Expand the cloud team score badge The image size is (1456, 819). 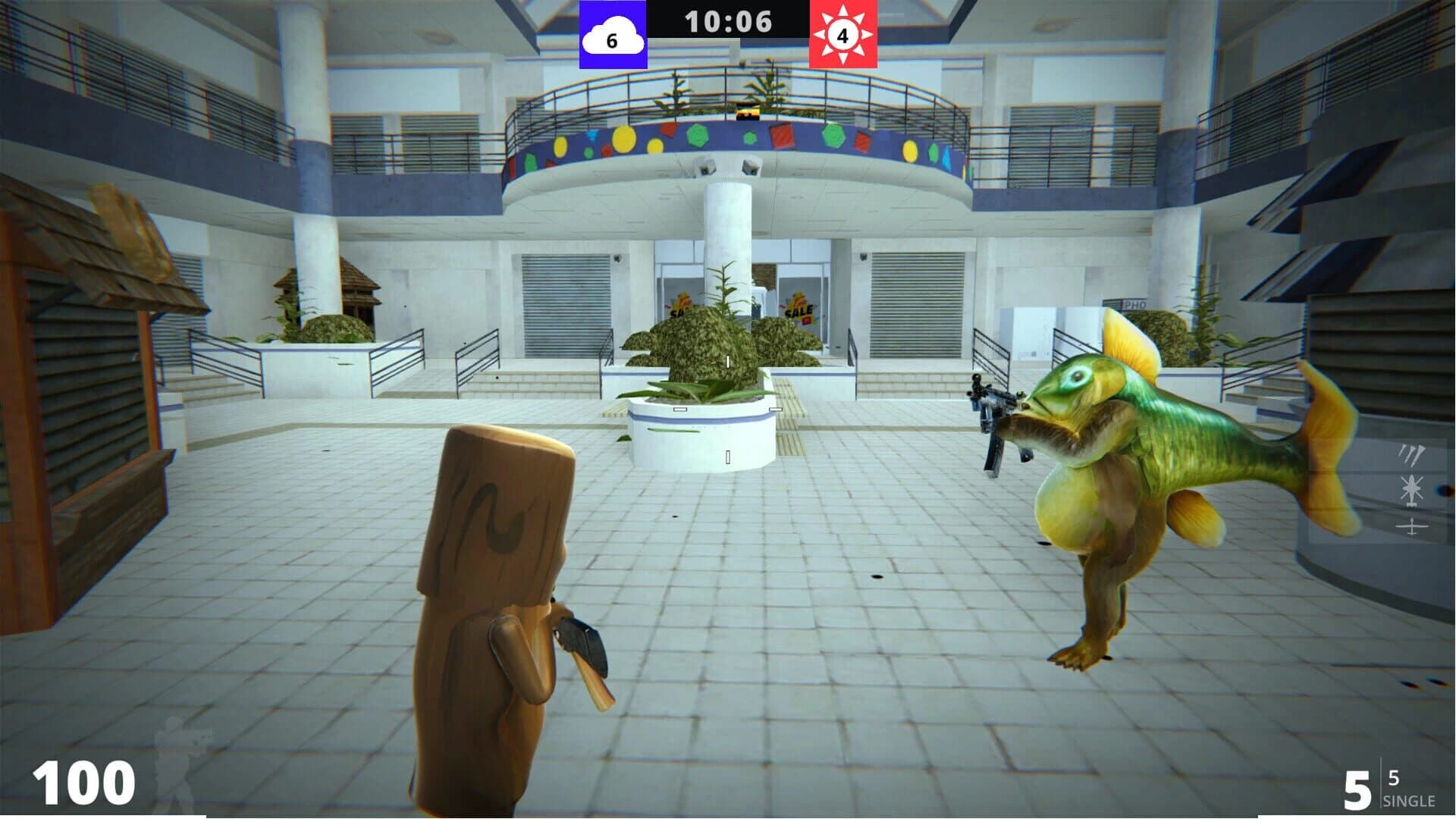(x=613, y=34)
